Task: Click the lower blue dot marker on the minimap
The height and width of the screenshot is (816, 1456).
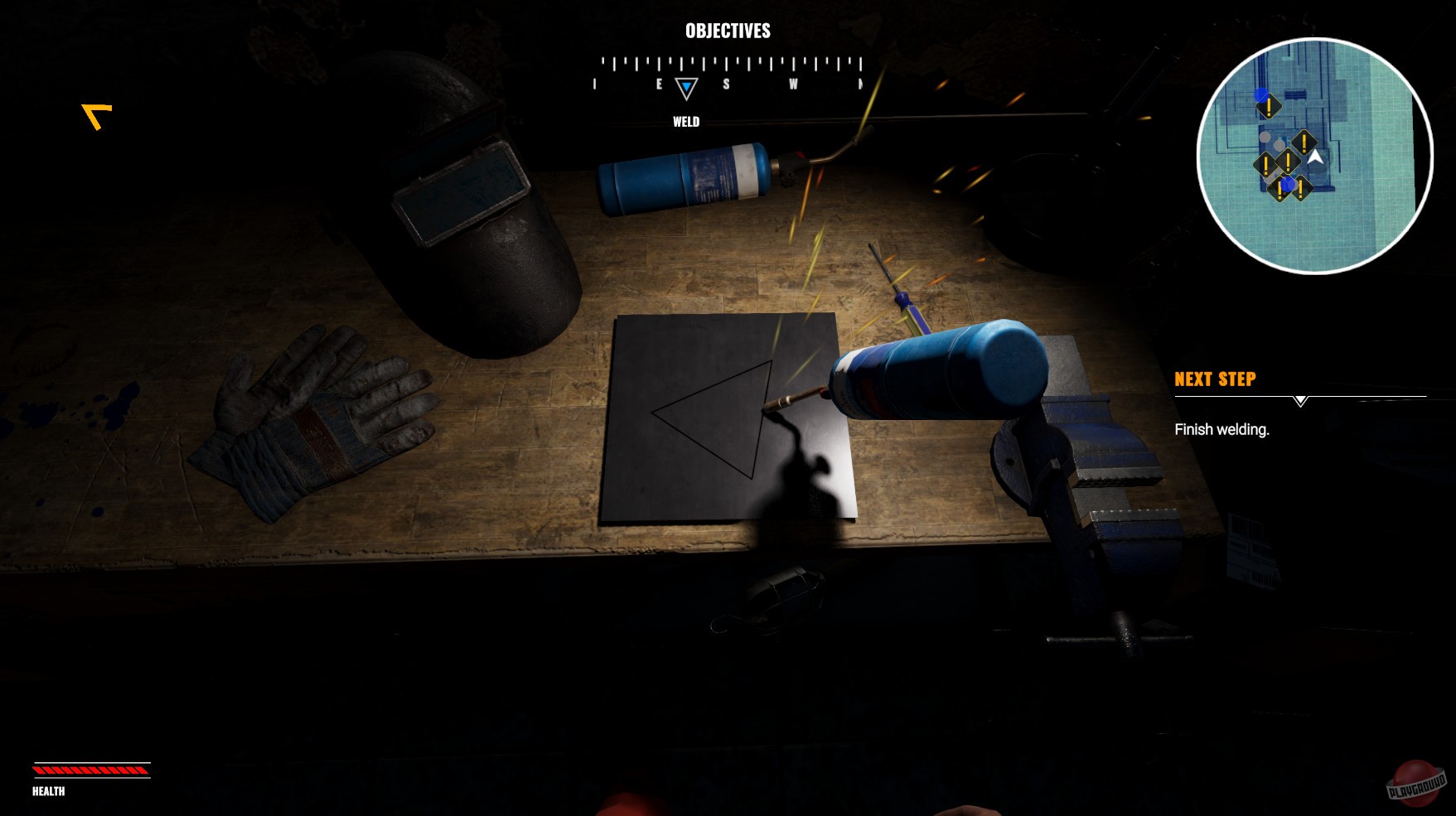Action: (x=1288, y=185)
